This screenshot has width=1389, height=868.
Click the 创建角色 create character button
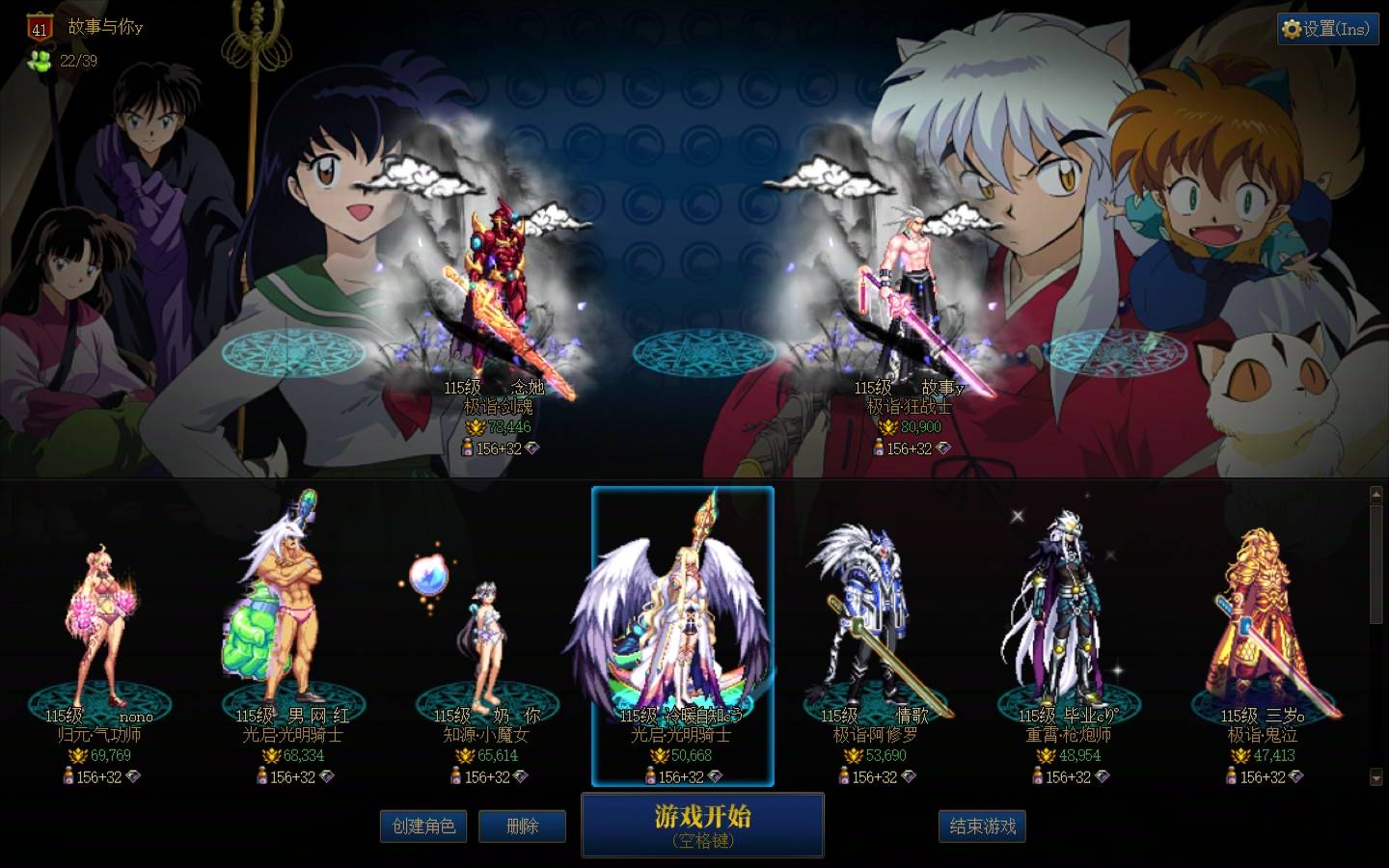423,827
